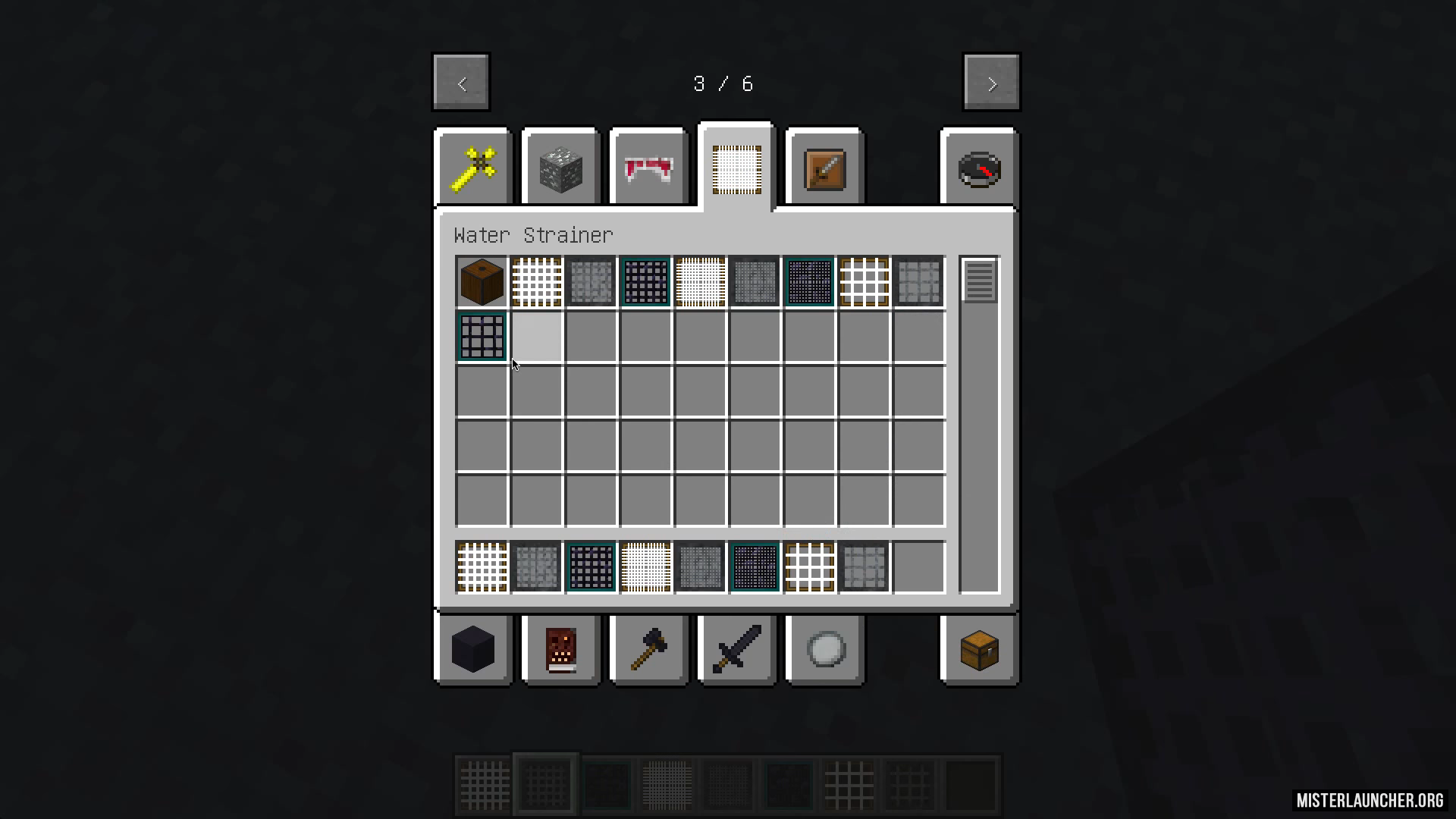Click the mesh item in the second grid row
Screen dimensions: 1456x819
click(x=482, y=337)
